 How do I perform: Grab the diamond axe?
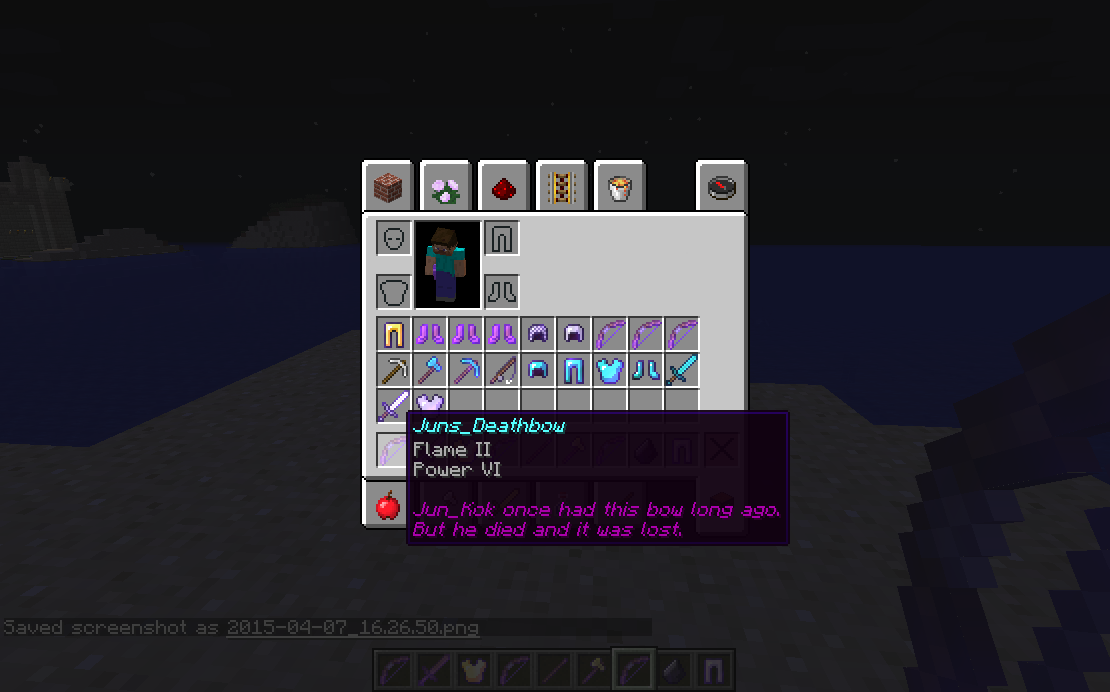point(430,371)
